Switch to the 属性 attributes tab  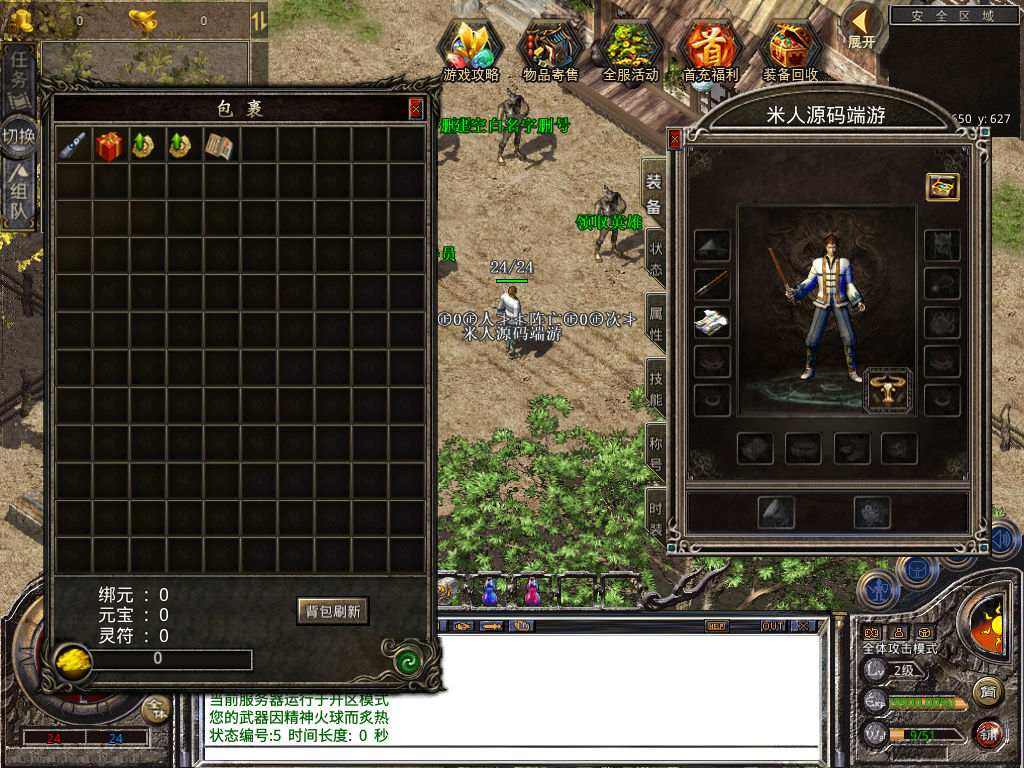(655, 320)
